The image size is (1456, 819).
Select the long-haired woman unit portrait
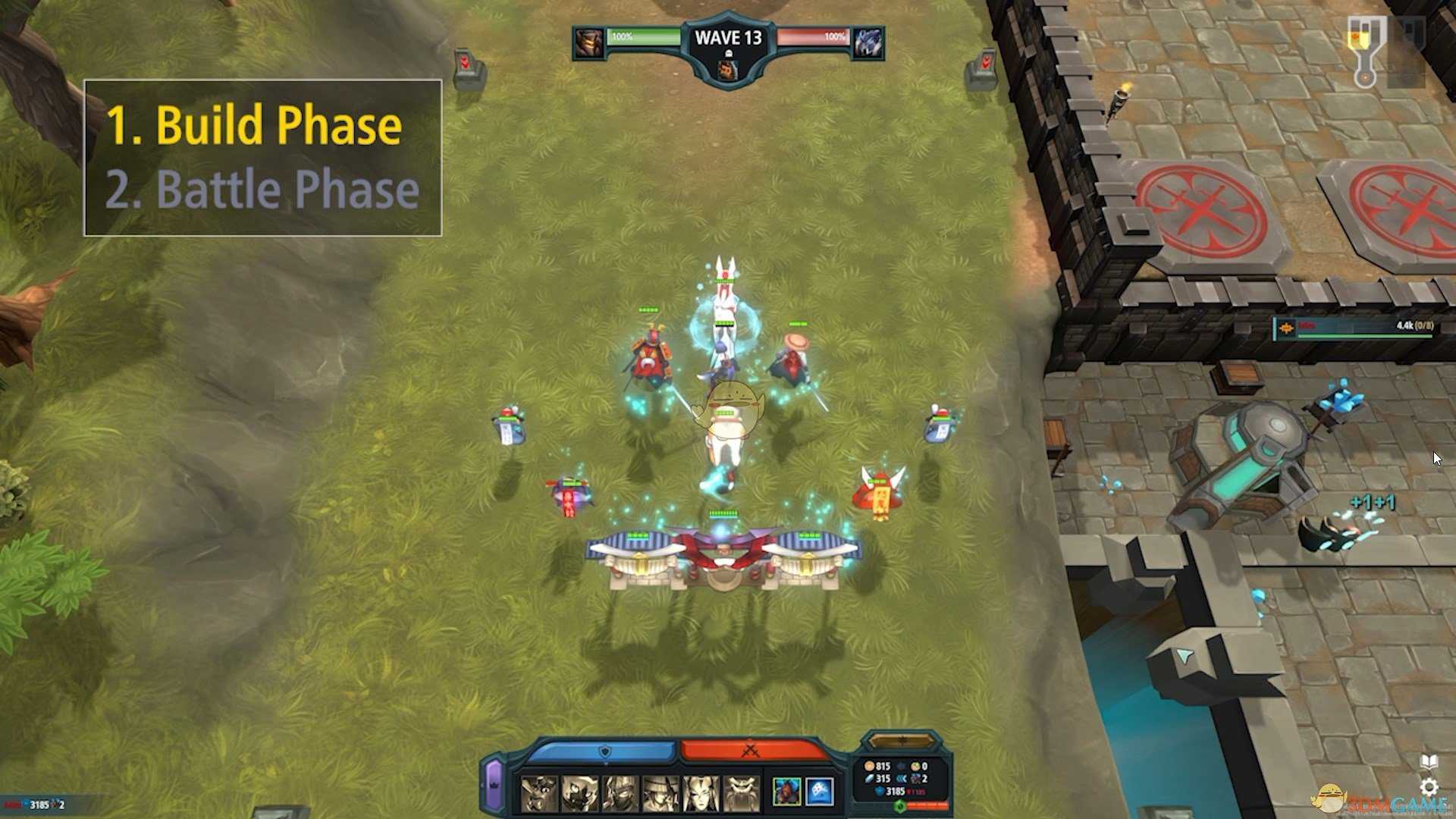pos(701,793)
